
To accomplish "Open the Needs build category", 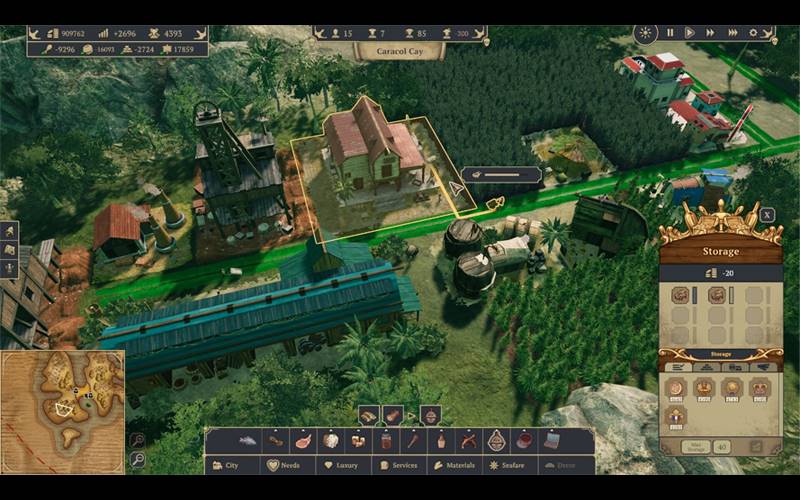I will (x=285, y=465).
